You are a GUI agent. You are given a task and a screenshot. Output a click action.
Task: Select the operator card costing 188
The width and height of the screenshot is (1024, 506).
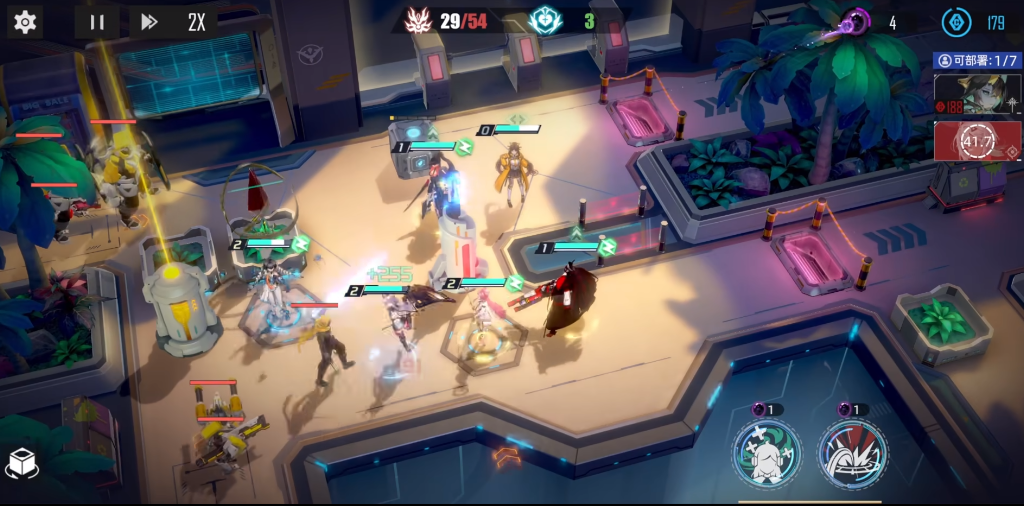(977, 95)
